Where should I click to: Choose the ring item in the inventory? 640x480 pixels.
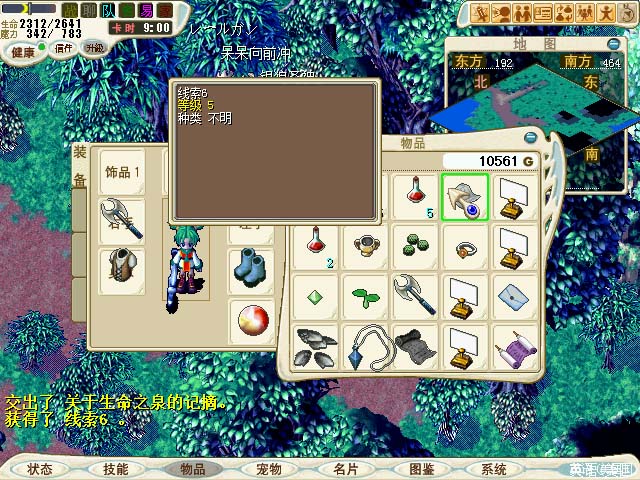coord(464,246)
